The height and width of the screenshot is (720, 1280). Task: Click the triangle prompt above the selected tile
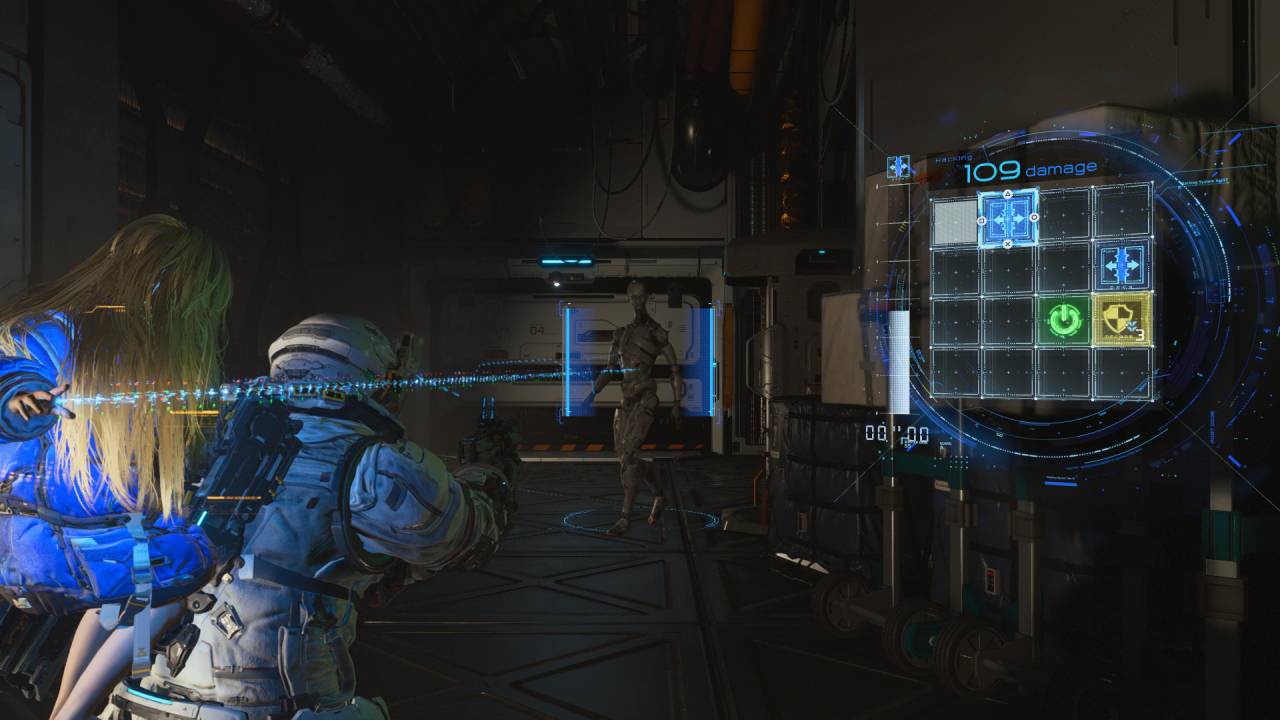[1007, 193]
